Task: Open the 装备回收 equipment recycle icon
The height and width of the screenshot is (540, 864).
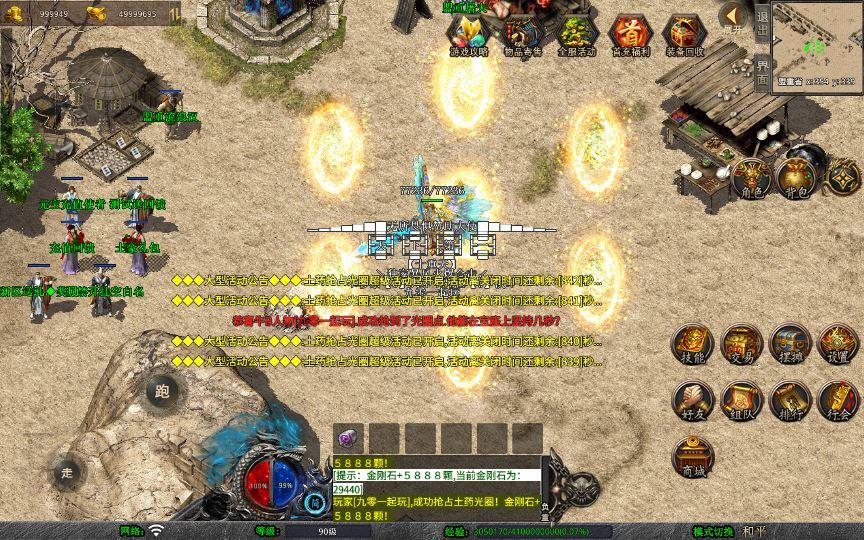Action: click(x=684, y=35)
